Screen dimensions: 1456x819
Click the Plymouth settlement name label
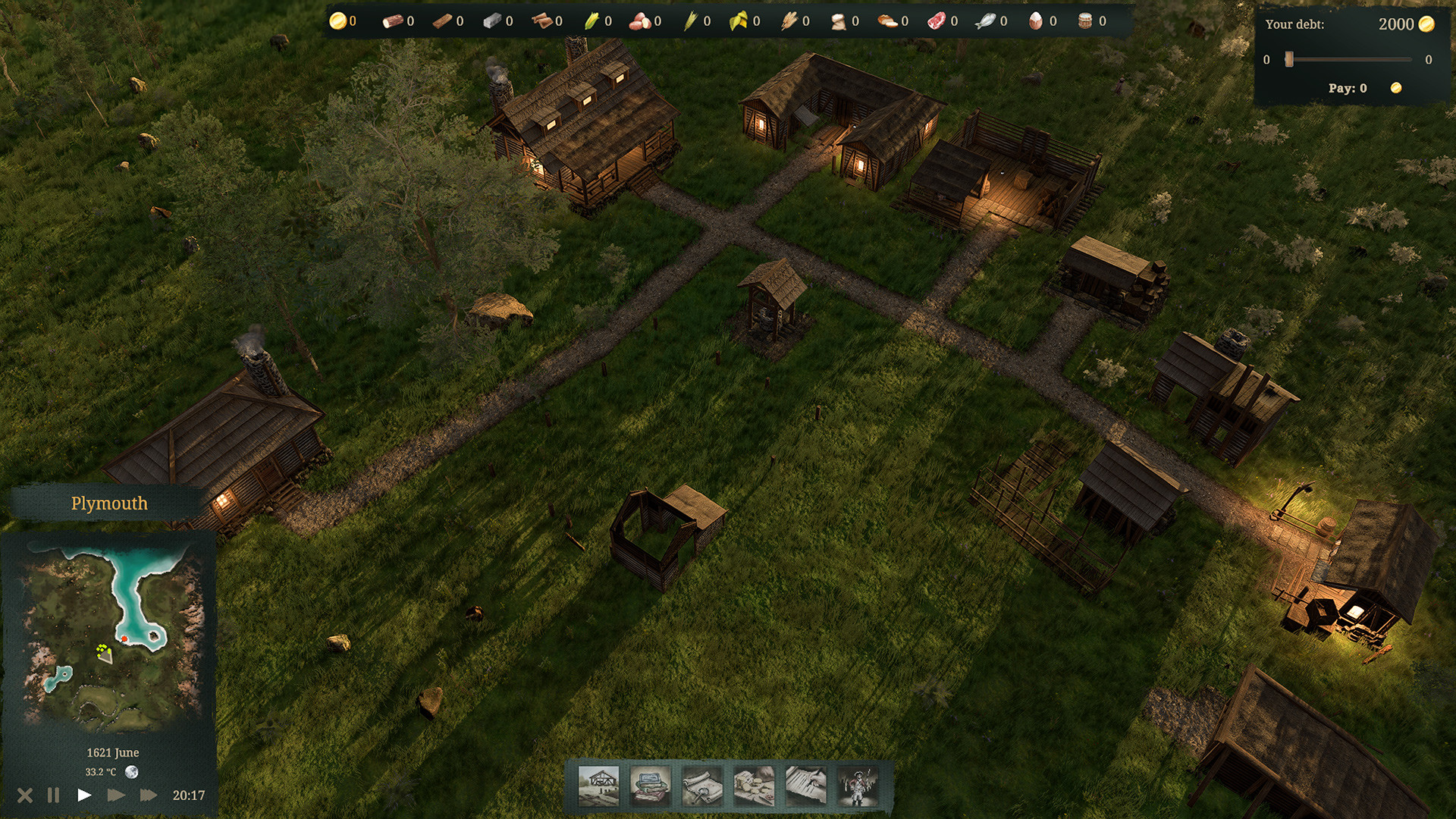[108, 503]
